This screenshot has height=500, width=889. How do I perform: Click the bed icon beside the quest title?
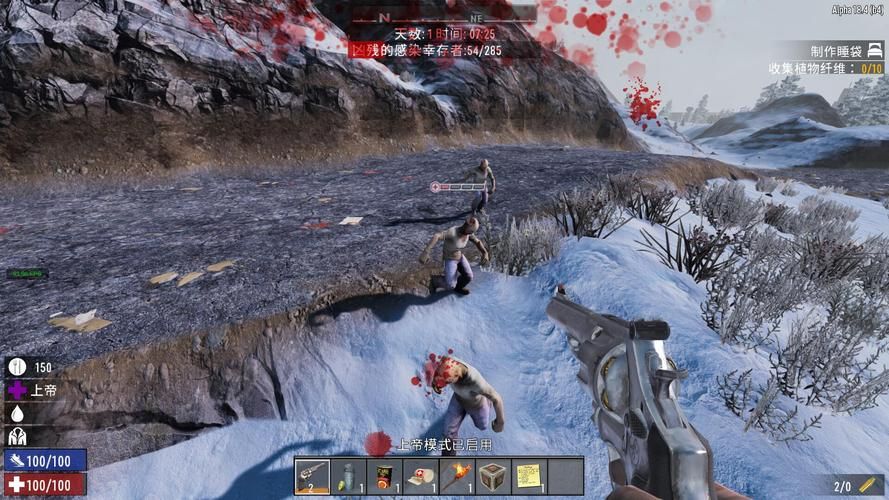874,50
